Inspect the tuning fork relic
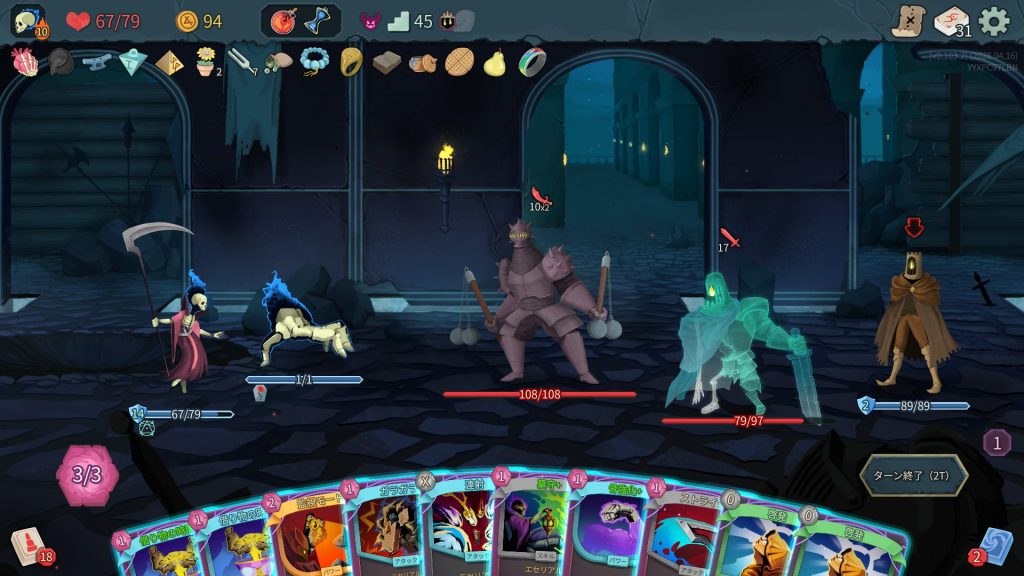The image size is (1024, 576). 241,63
